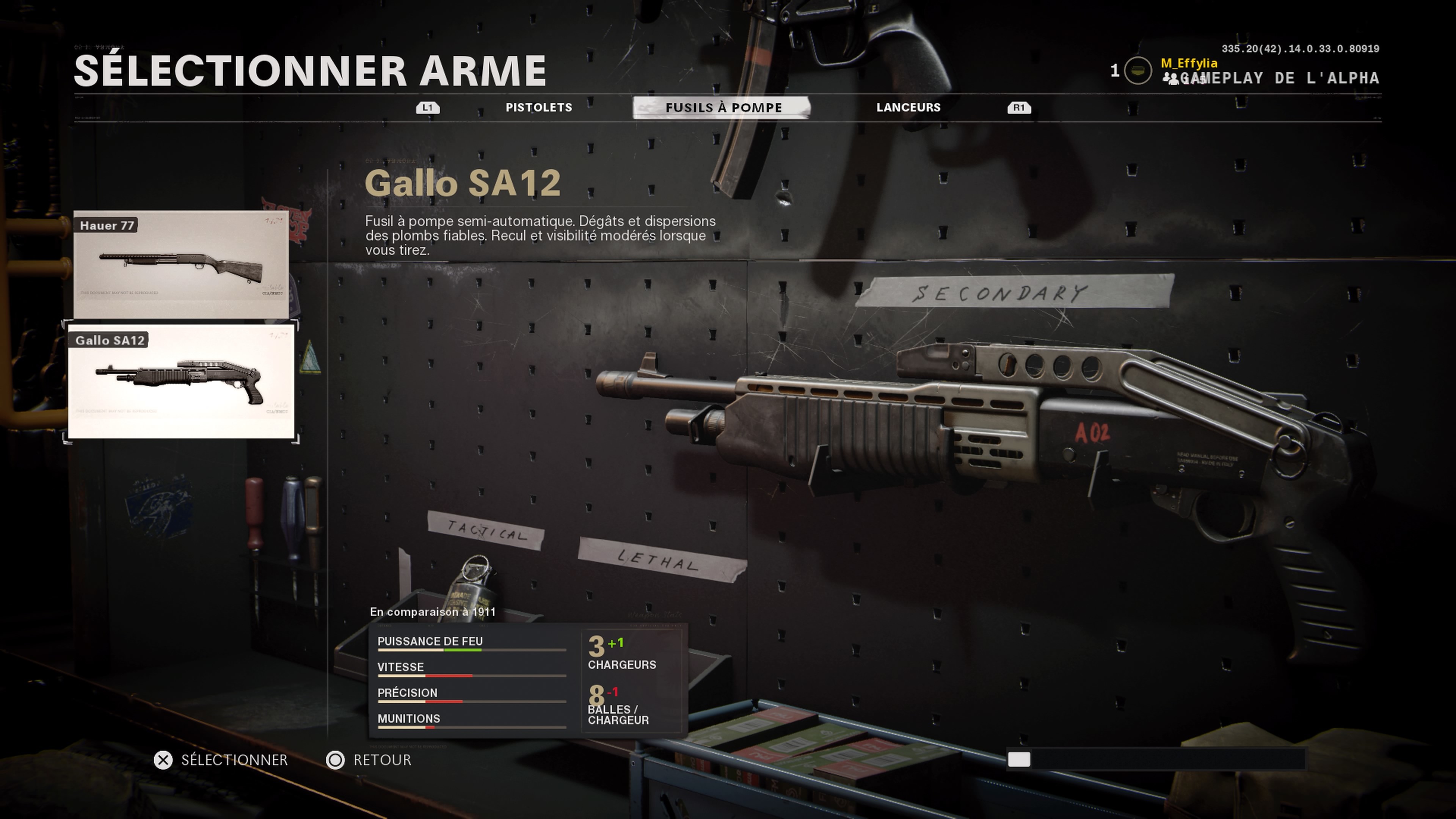Image resolution: width=1456 pixels, height=819 pixels.
Task: Click the Vitesse stat bar
Action: (472, 676)
